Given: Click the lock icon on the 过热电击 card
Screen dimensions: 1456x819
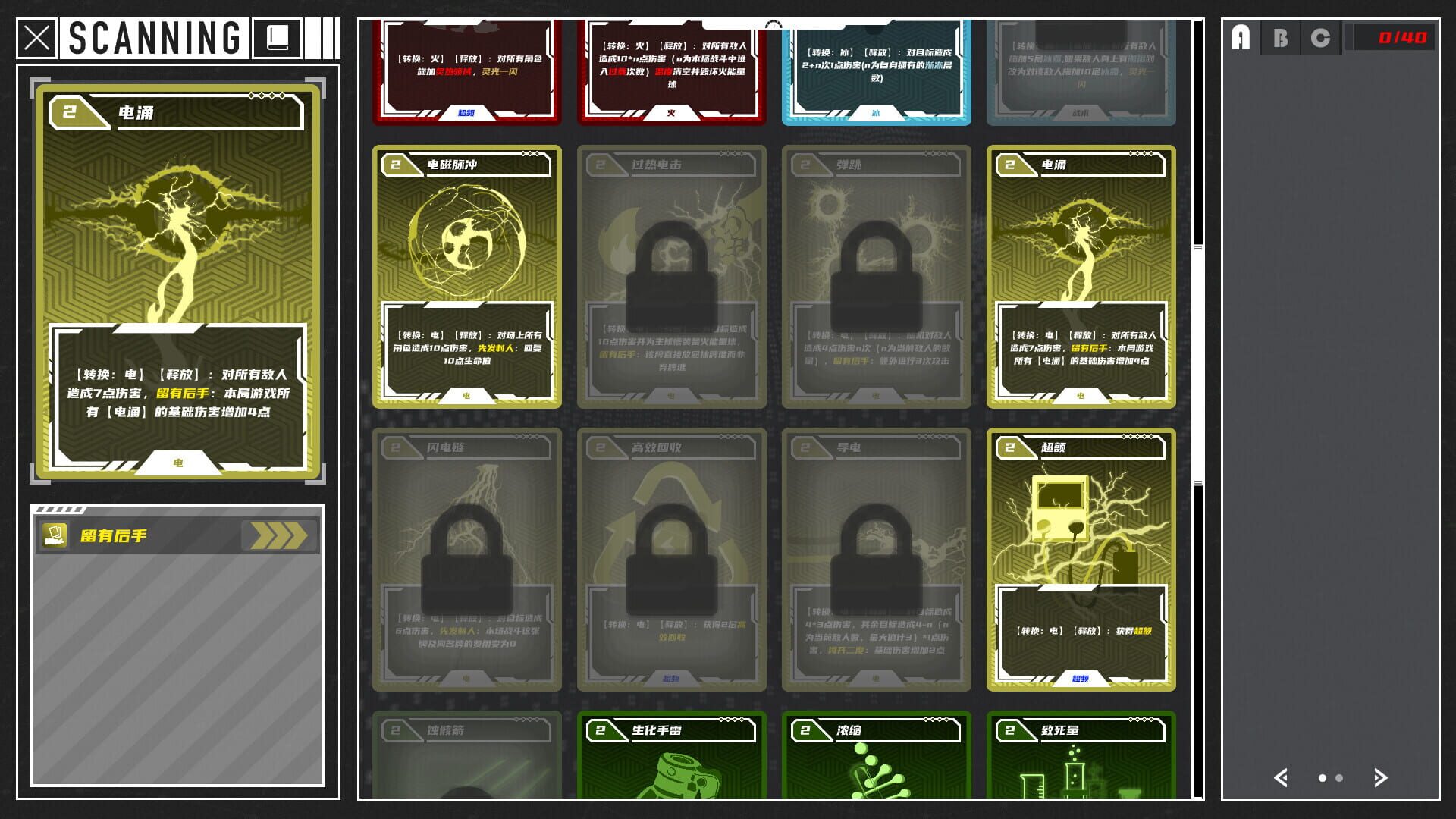Looking at the screenshot, I should click(x=671, y=269).
